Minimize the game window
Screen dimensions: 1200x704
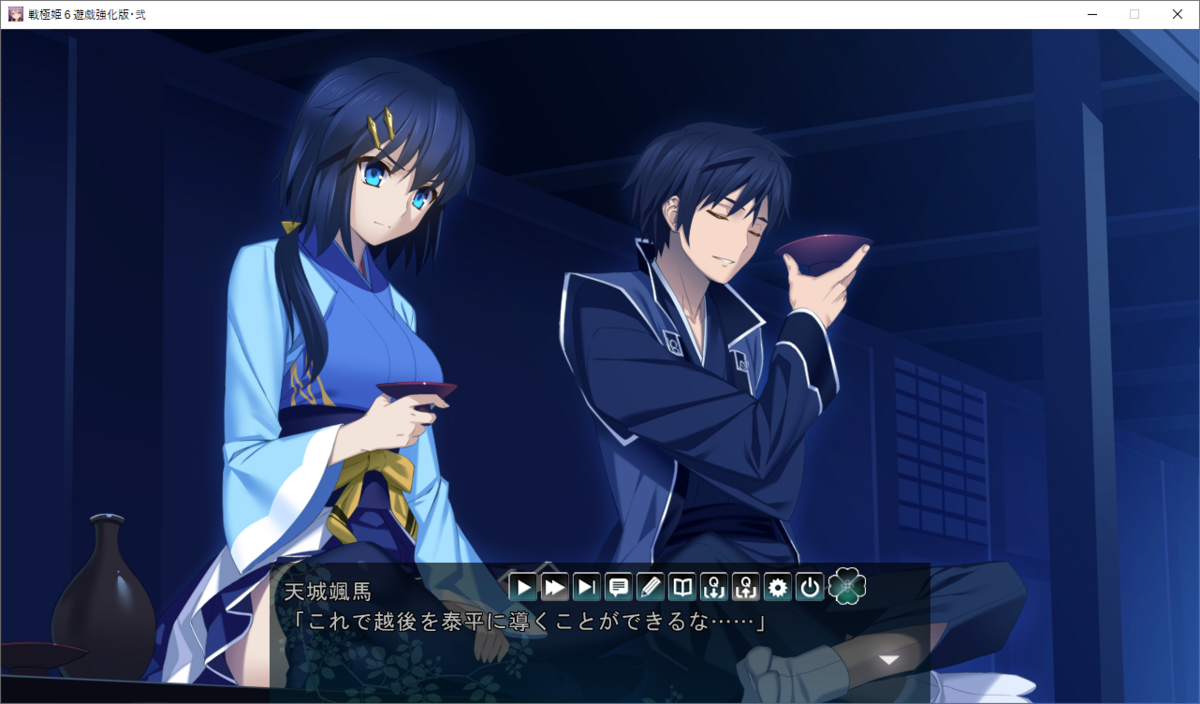coord(1089,14)
